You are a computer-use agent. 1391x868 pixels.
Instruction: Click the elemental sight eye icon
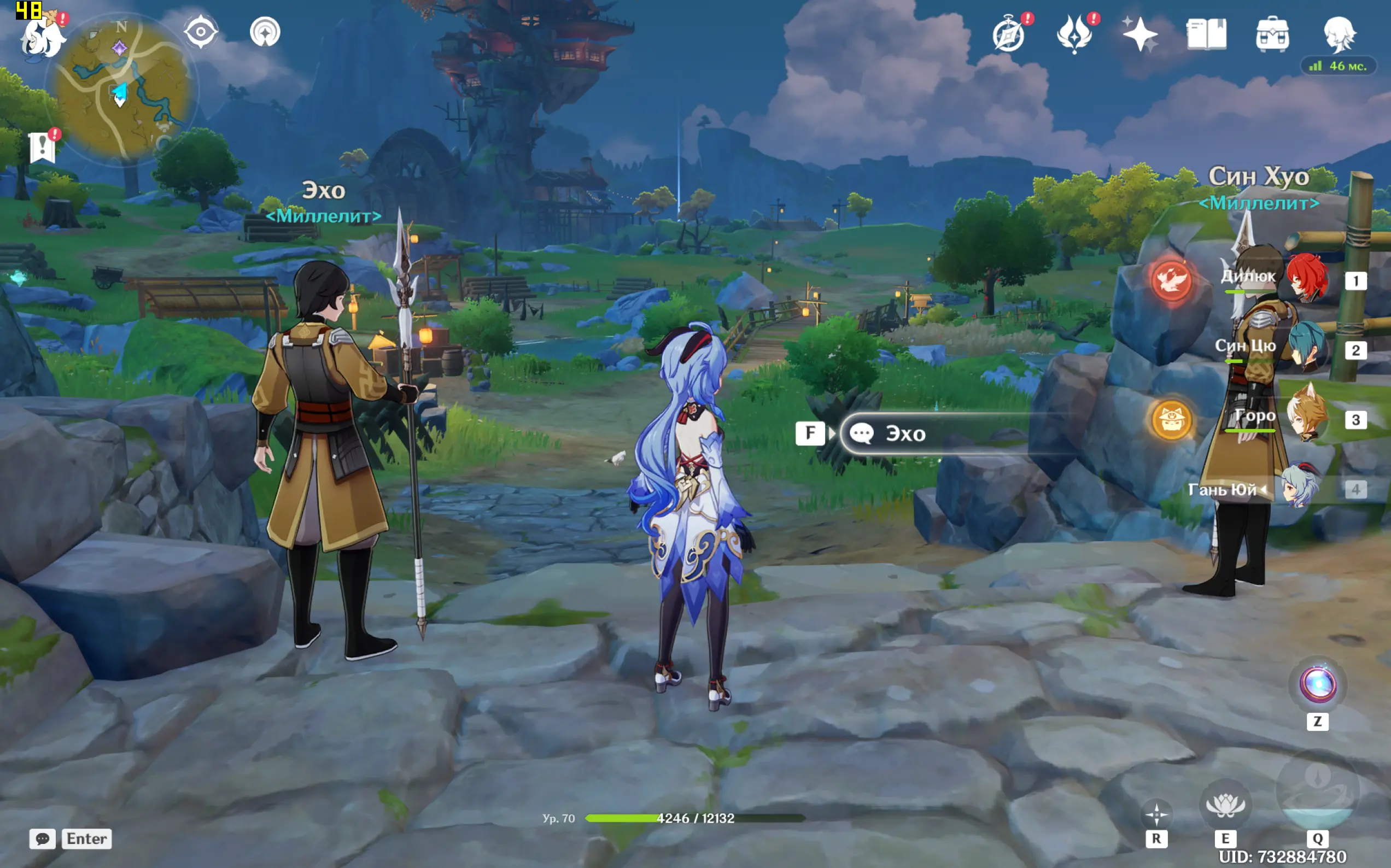click(x=200, y=32)
